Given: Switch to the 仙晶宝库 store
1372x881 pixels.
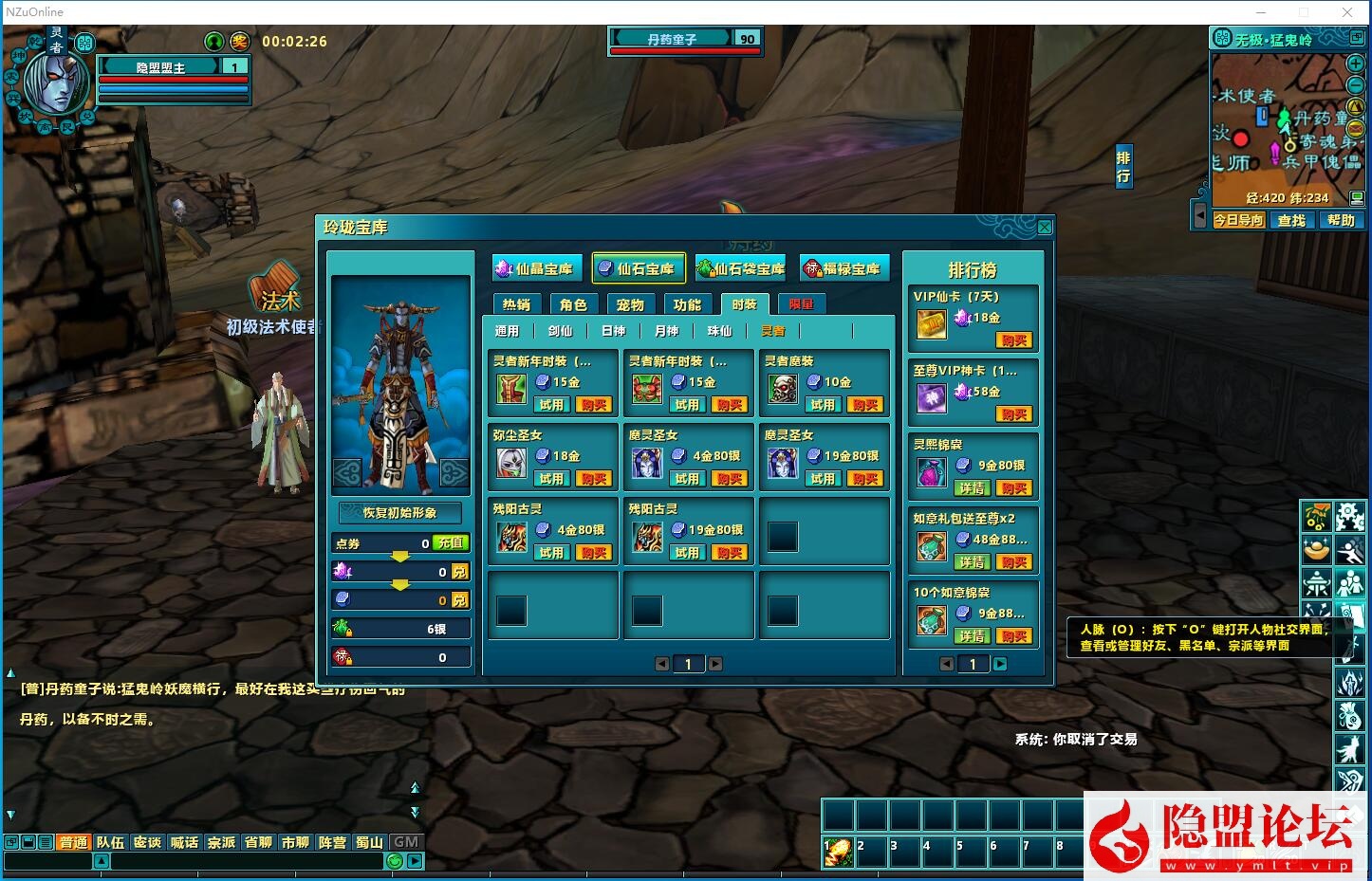Looking at the screenshot, I should (x=537, y=269).
